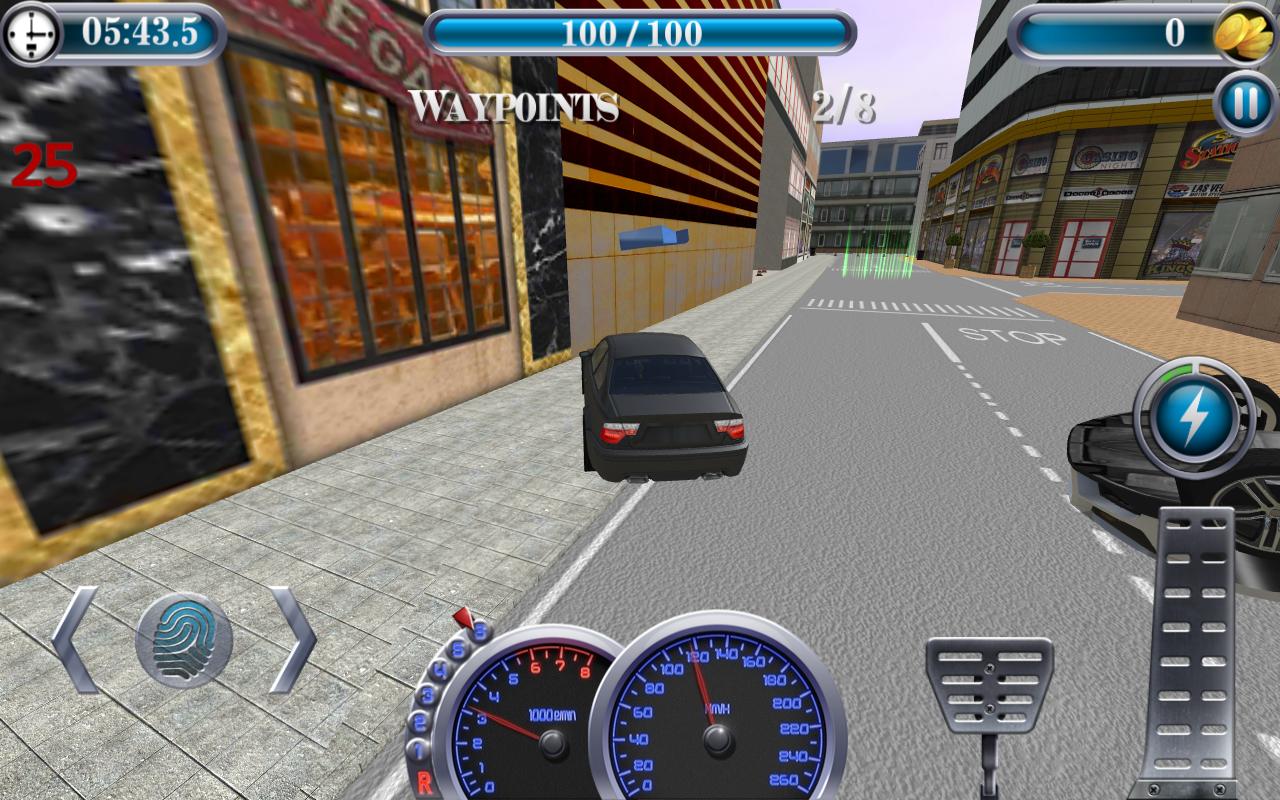The width and height of the screenshot is (1280, 800).
Task: Shift into reverse gear R
Action: click(424, 783)
